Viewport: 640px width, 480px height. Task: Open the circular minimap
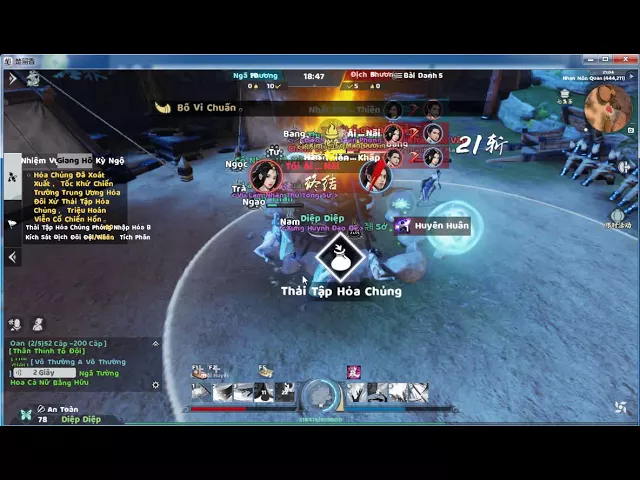click(607, 108)
